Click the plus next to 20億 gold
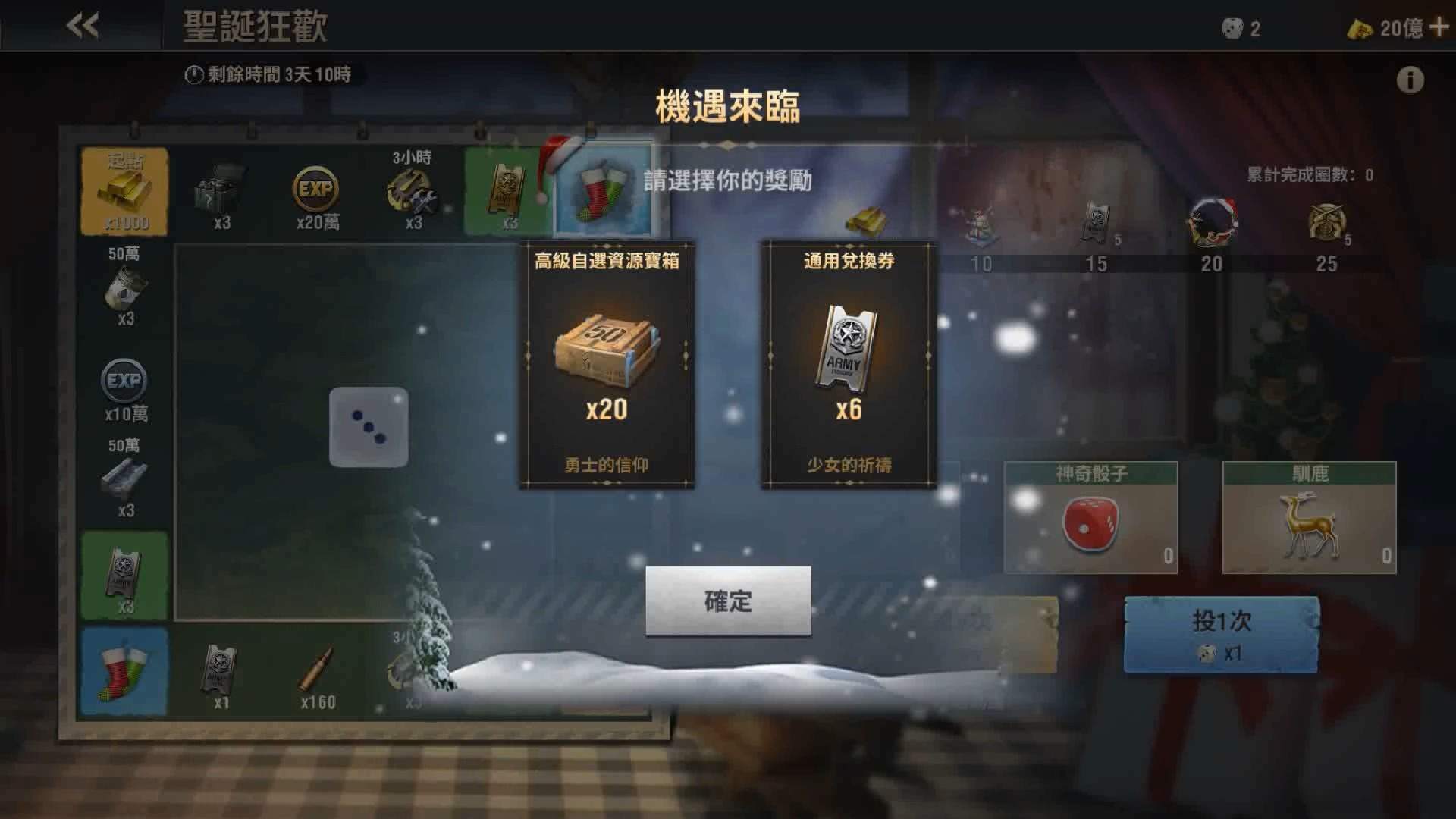 [1439, 27]
